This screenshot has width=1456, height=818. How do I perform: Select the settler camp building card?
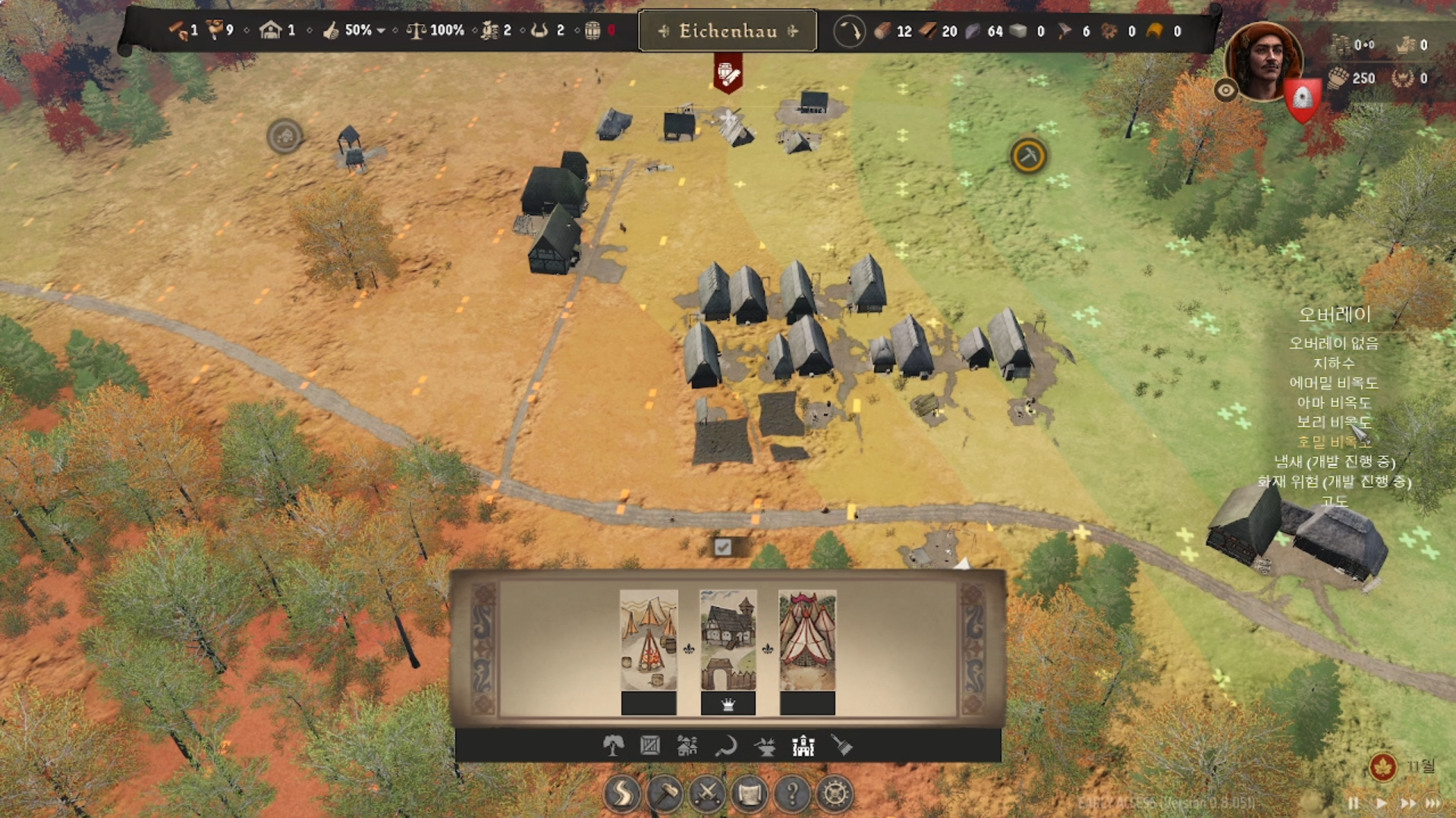click(x=649, y=641)
